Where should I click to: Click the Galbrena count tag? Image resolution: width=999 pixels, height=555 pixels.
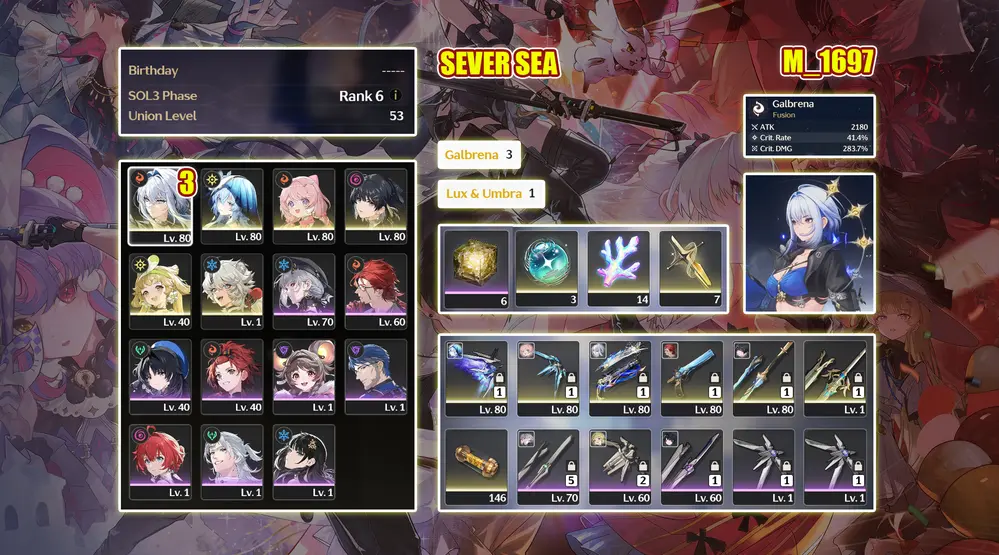coord(479,155)
